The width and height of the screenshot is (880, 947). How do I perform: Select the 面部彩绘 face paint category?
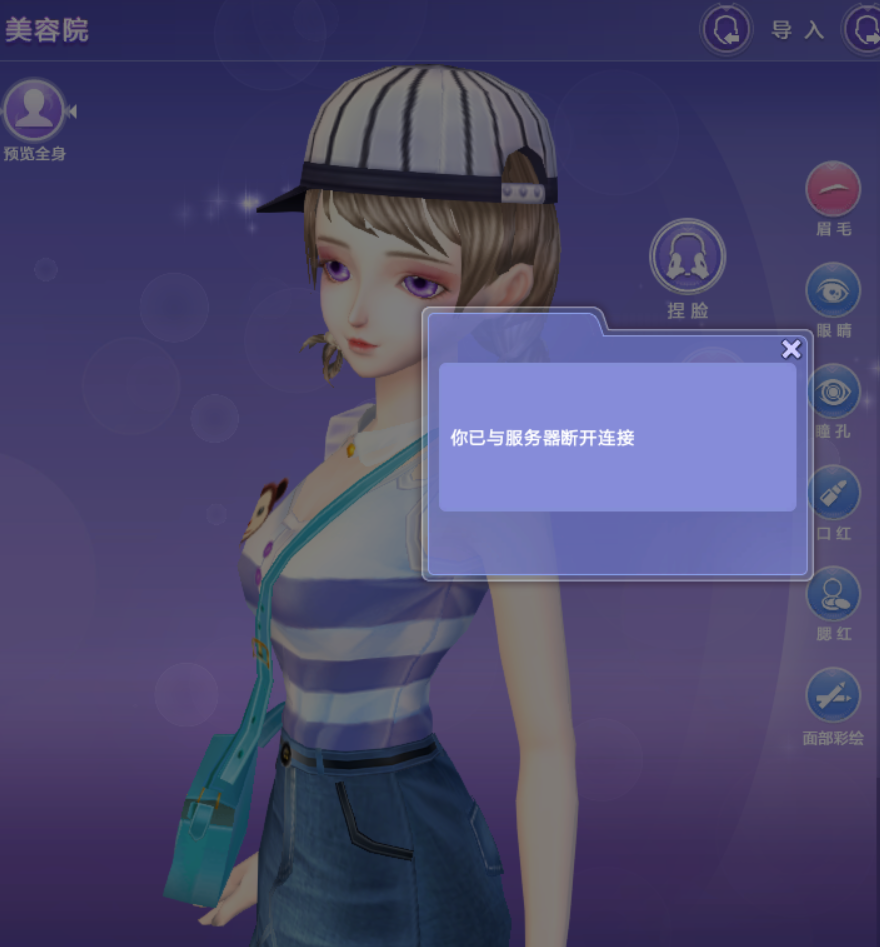pos(833,695)
